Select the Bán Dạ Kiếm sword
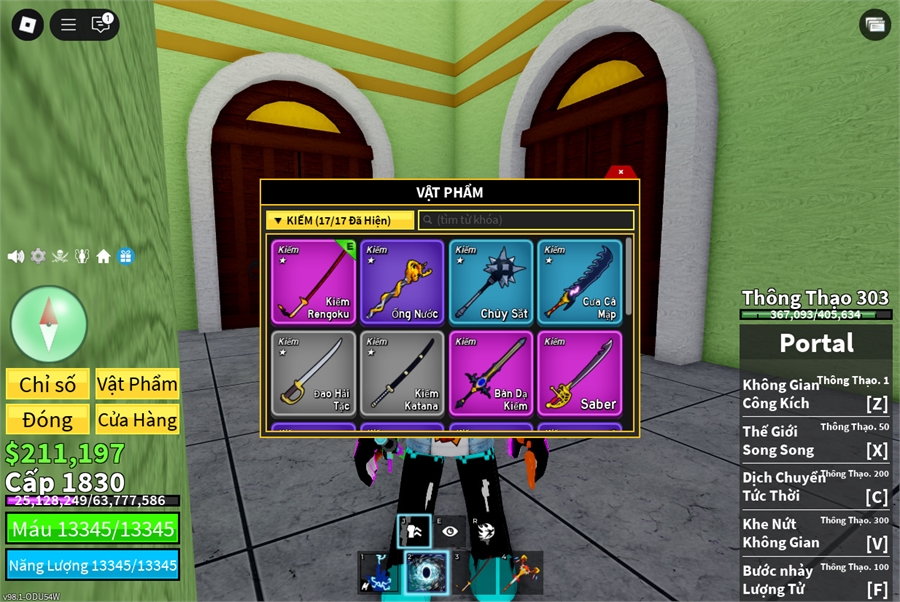 click(x=491, y=373)
